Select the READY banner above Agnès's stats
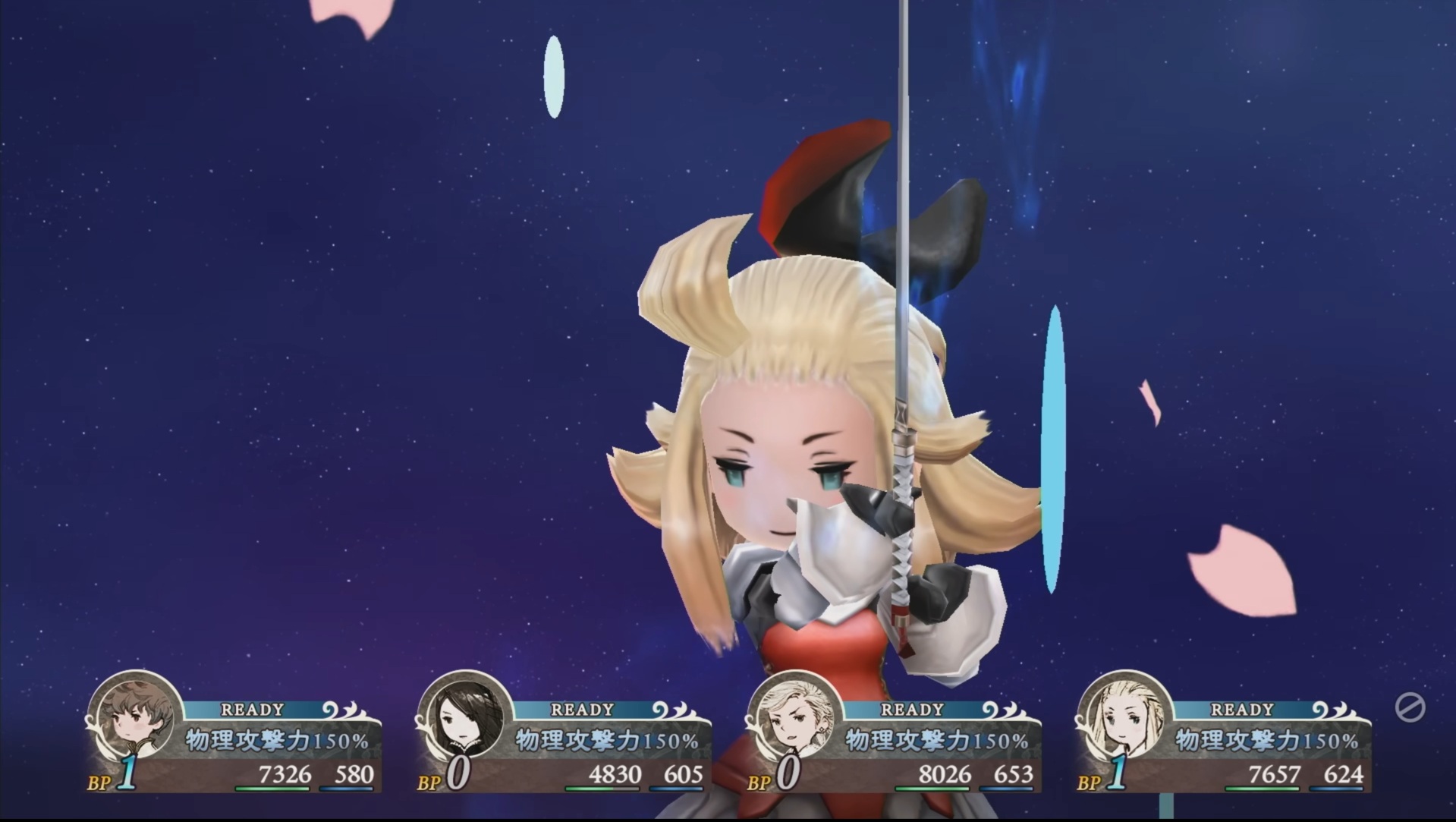Image resolution: width=1456 pixels, height=822 pixels. point(581,708)
